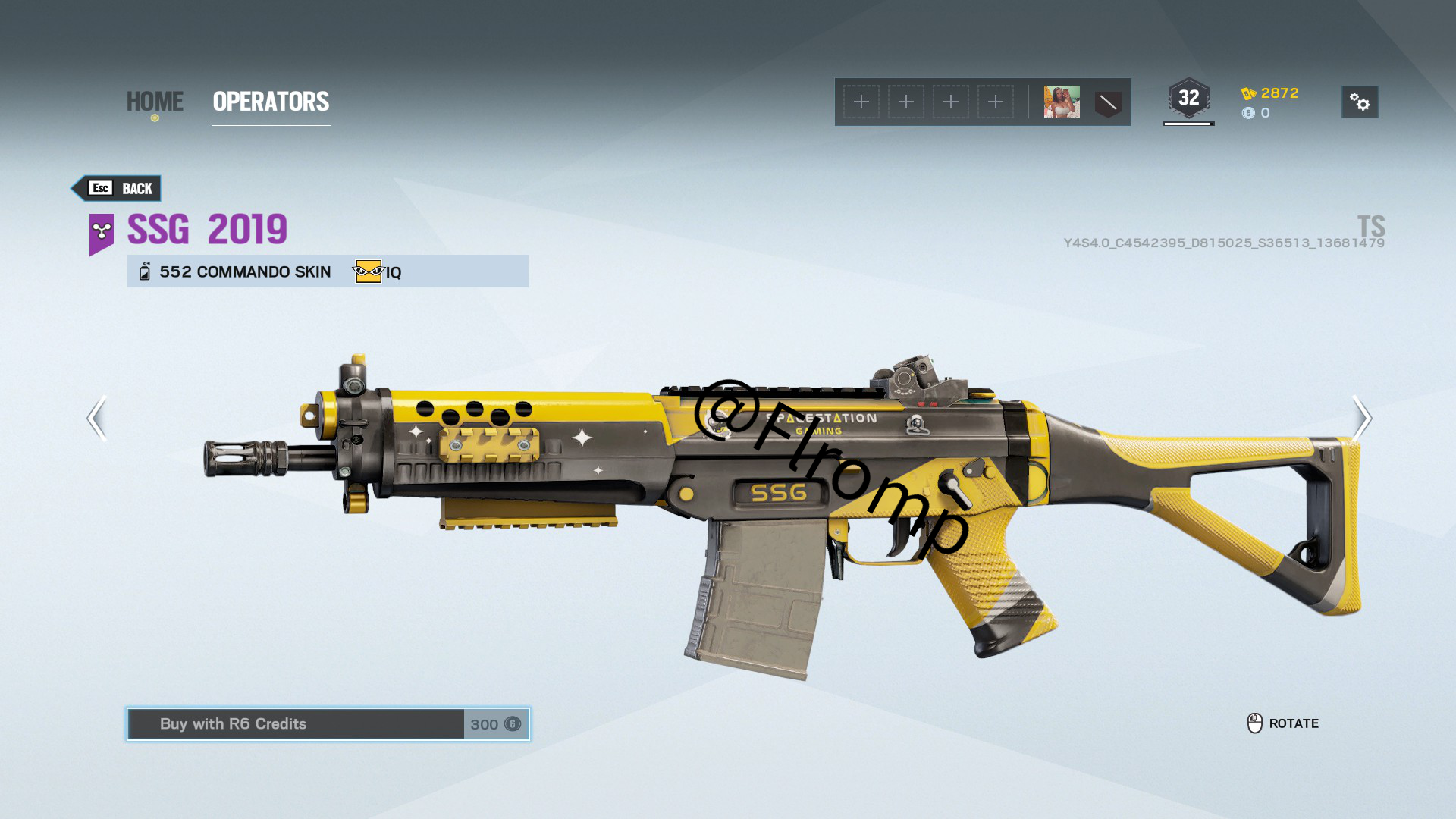
Task: Open the player profile avatar
Action: tap(1062, 102)
